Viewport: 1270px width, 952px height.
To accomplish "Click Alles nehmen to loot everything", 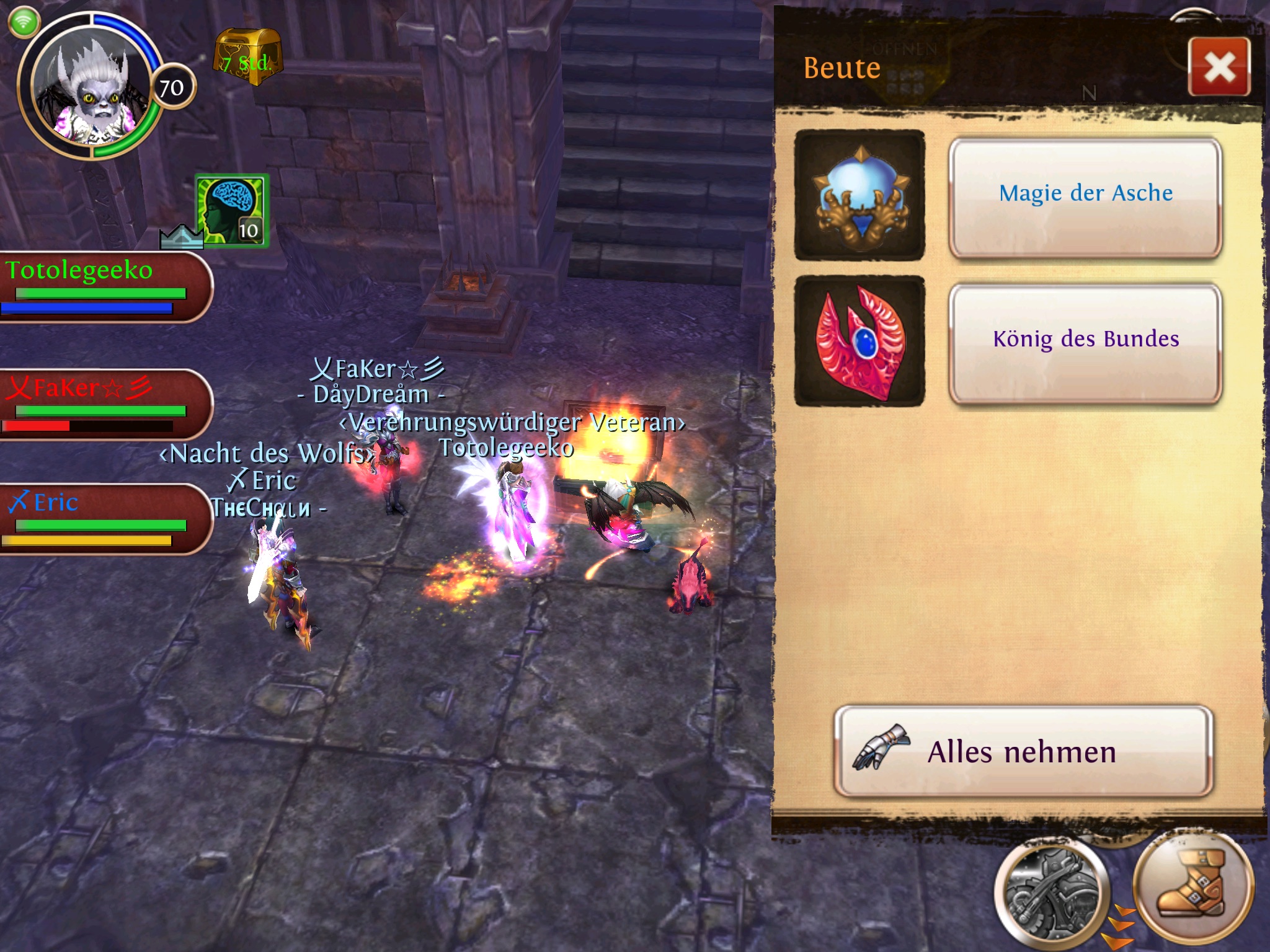I will tap(1023, 751).
